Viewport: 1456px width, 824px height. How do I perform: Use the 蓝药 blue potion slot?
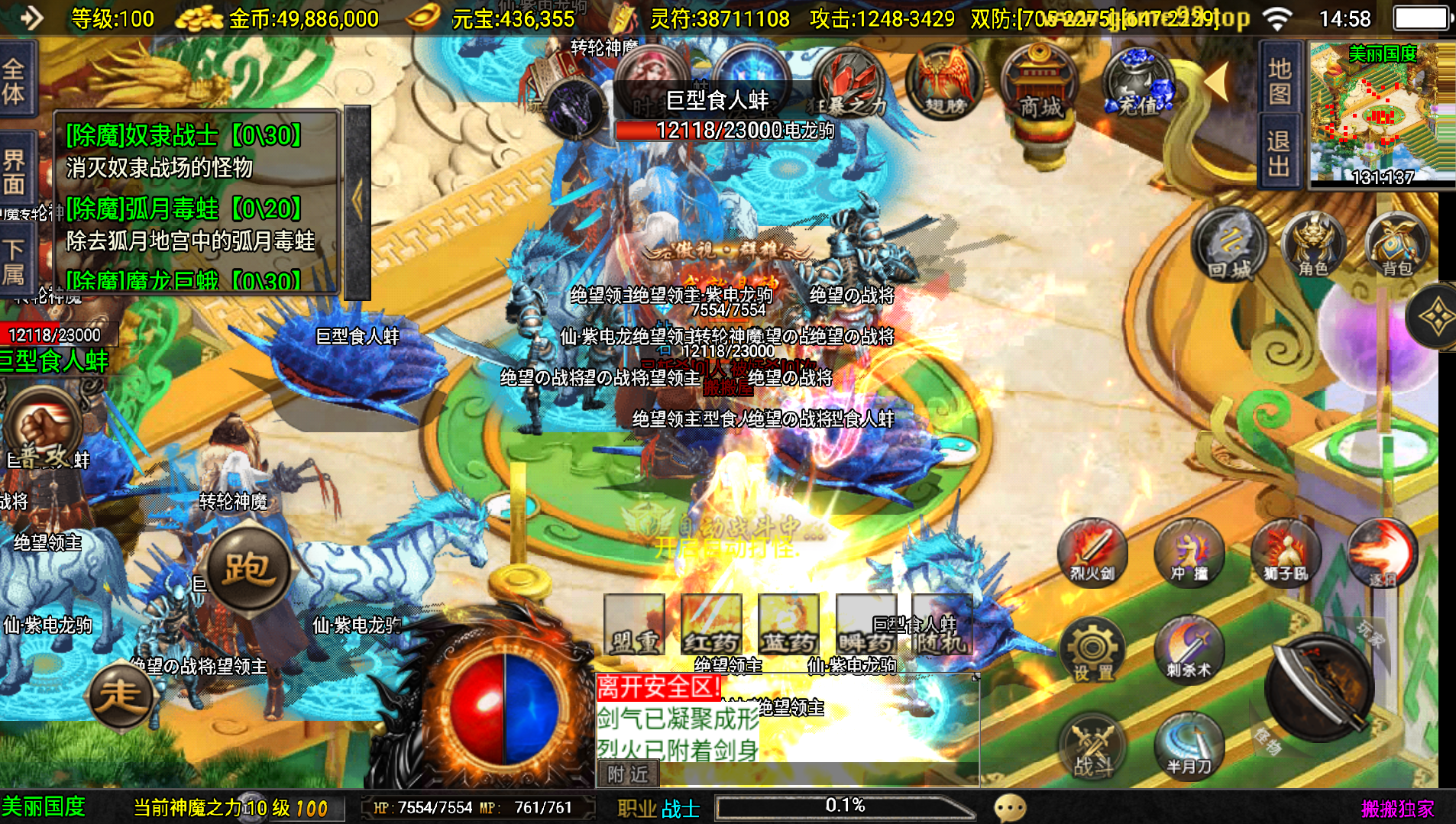tap(788, 625)
